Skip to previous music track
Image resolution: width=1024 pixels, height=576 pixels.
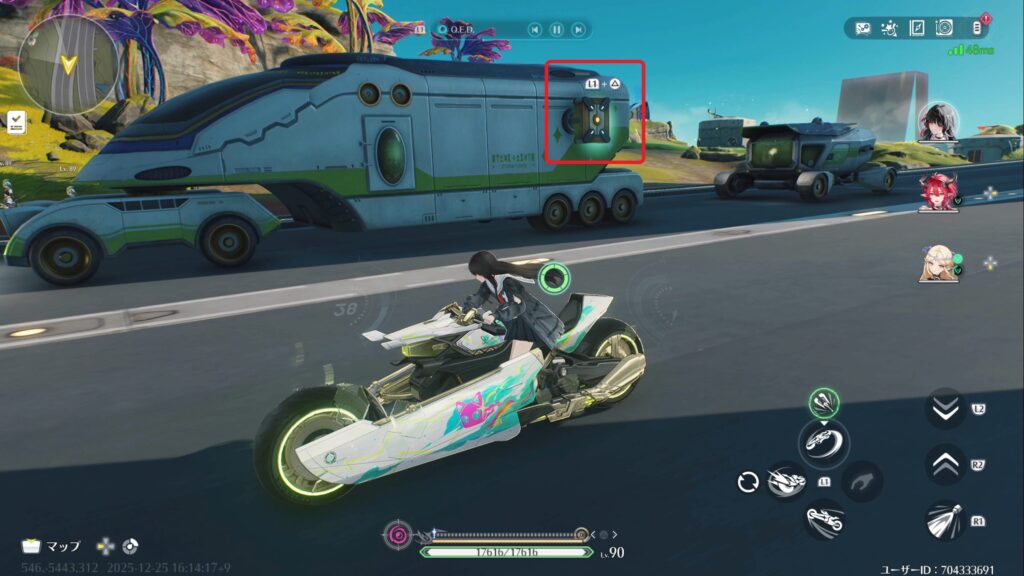point(535,30)
